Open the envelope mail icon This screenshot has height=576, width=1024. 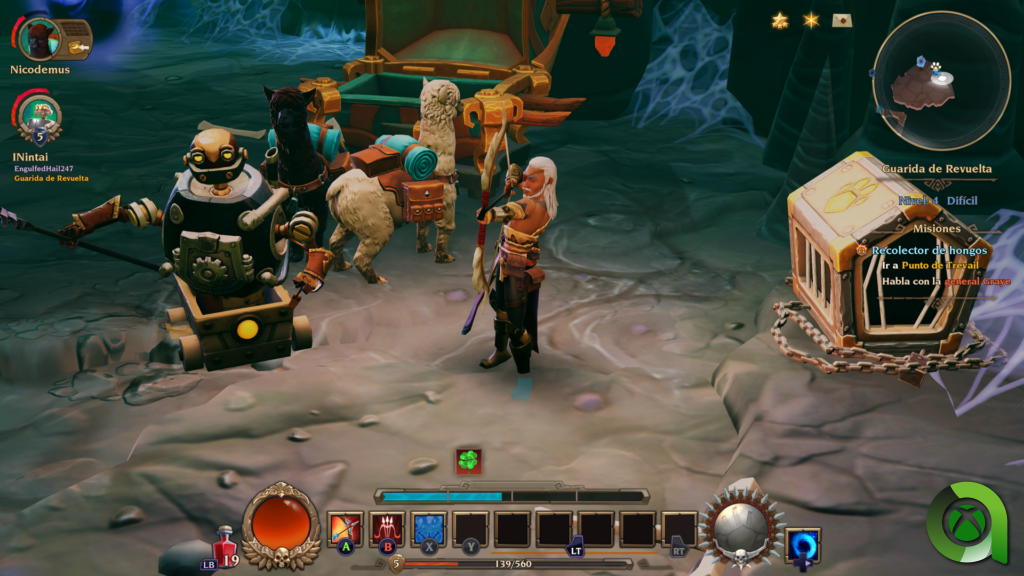coord(841,20)
